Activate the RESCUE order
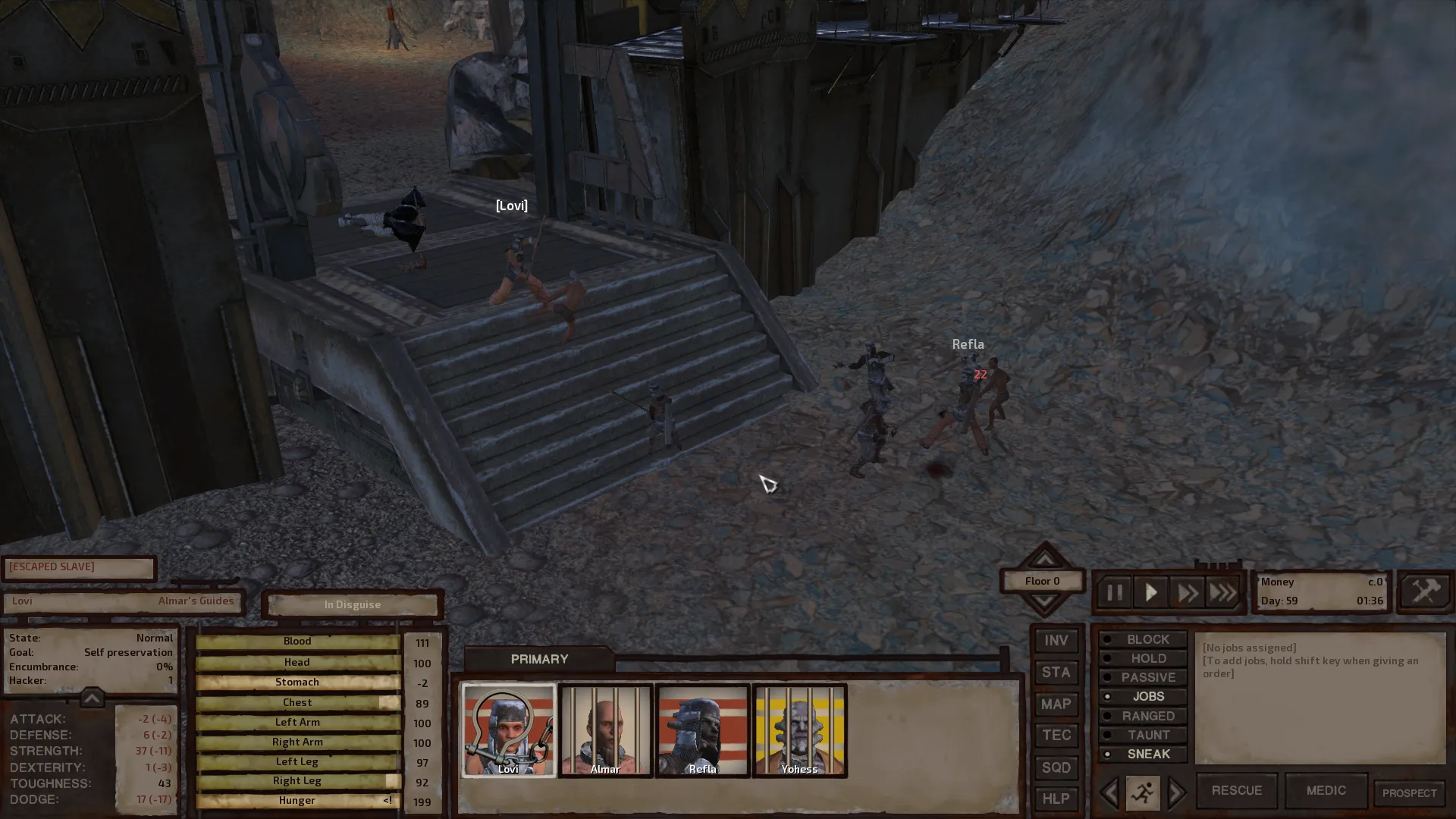 tap(1236, 790)
